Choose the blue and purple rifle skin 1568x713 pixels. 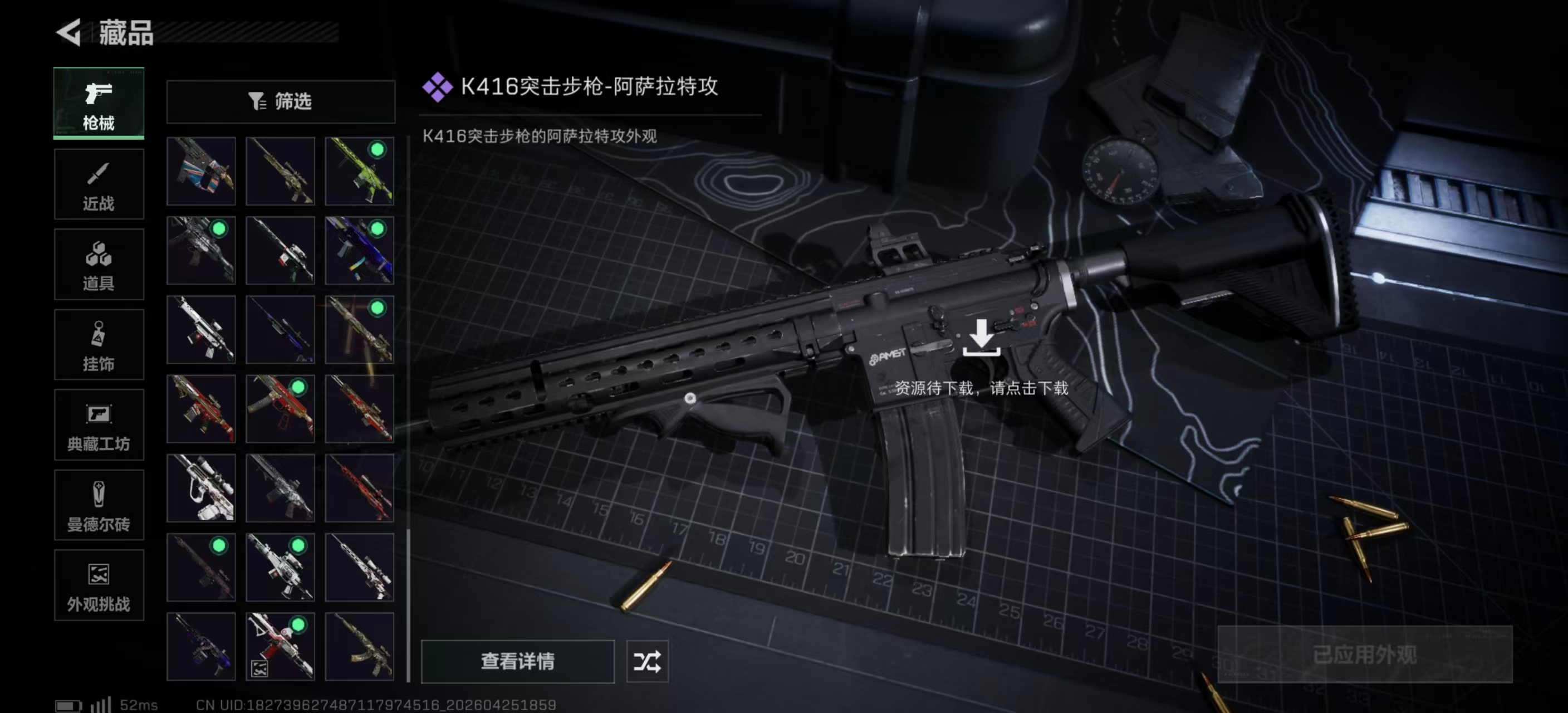click(x=359, y=250)
